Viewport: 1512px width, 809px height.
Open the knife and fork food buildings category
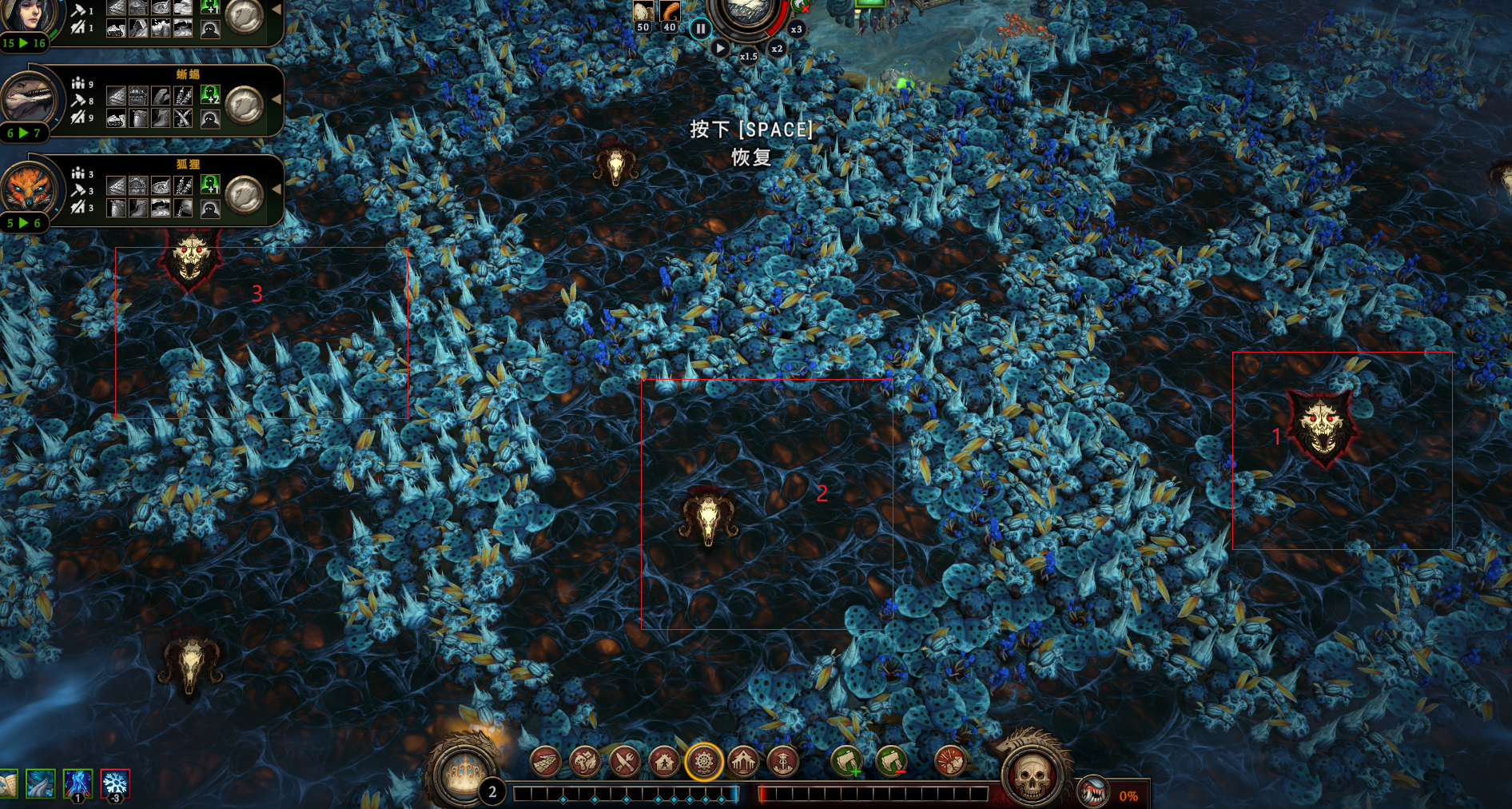click(x=625, y=762)
